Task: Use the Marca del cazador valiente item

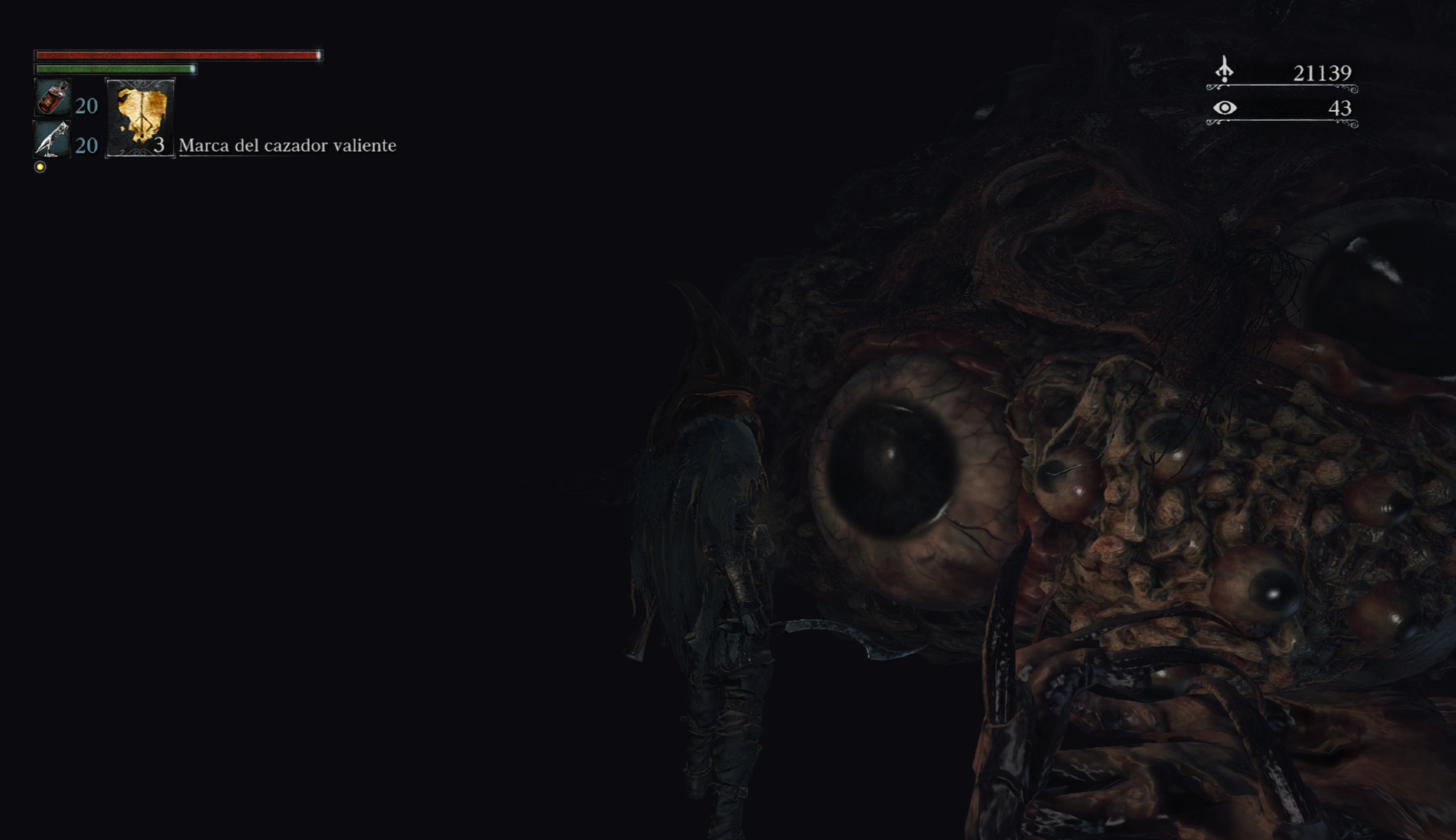Action: pyautogui.click(x=141, y=117)
